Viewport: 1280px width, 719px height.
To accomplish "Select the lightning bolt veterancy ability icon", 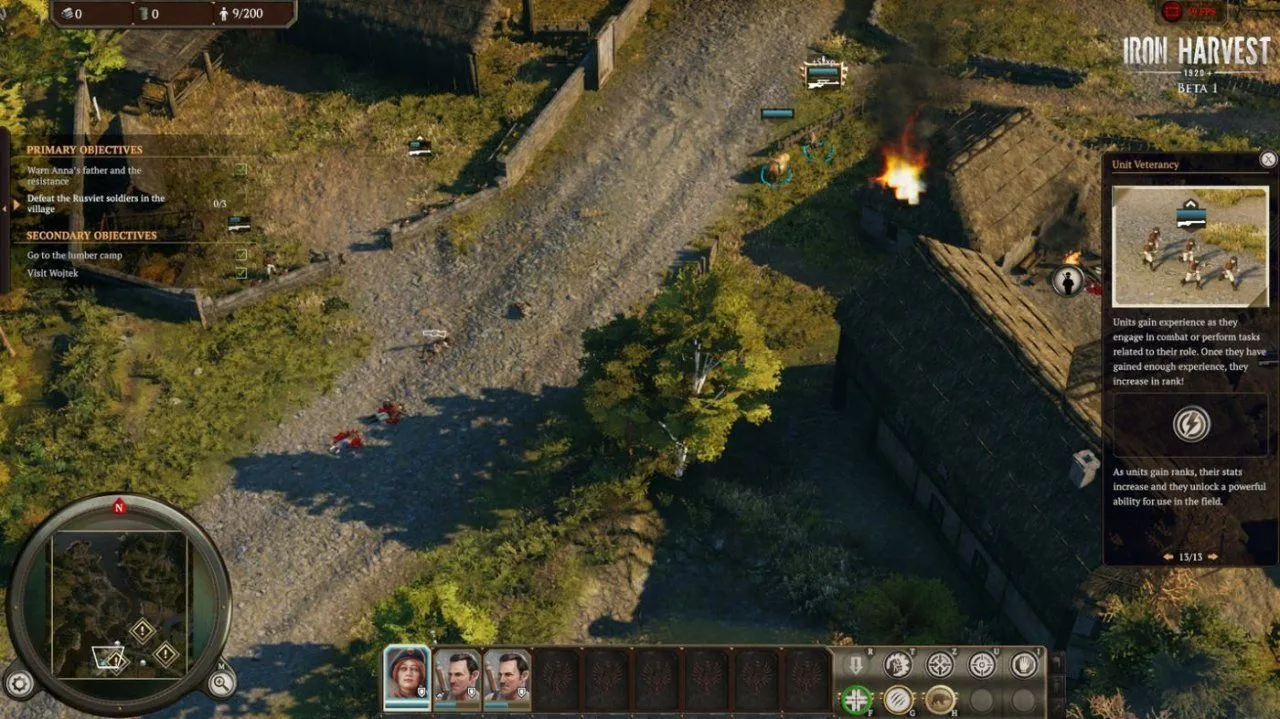I will tap(1190, 424).
